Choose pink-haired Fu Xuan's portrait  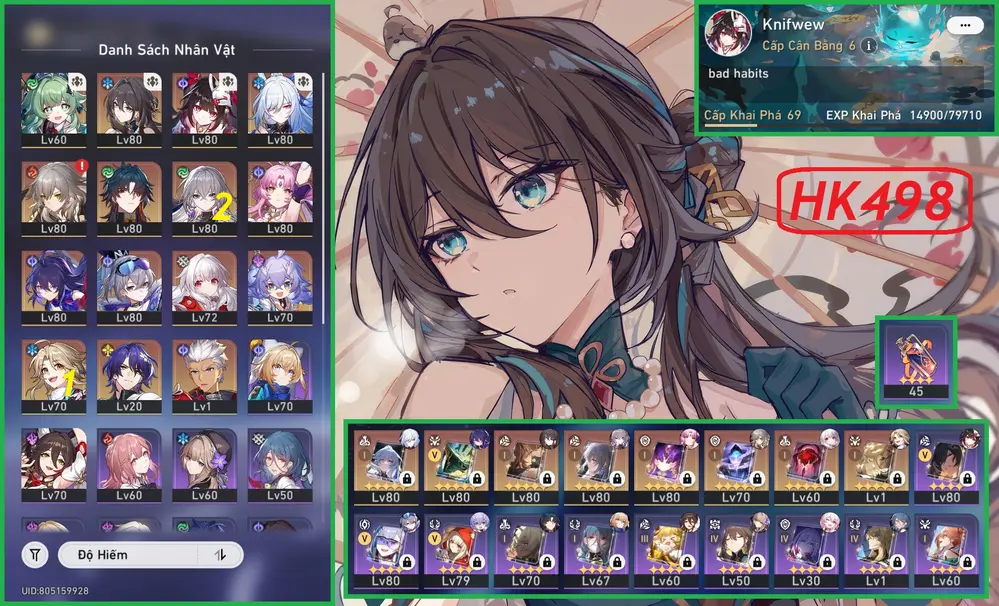[280, 193]
